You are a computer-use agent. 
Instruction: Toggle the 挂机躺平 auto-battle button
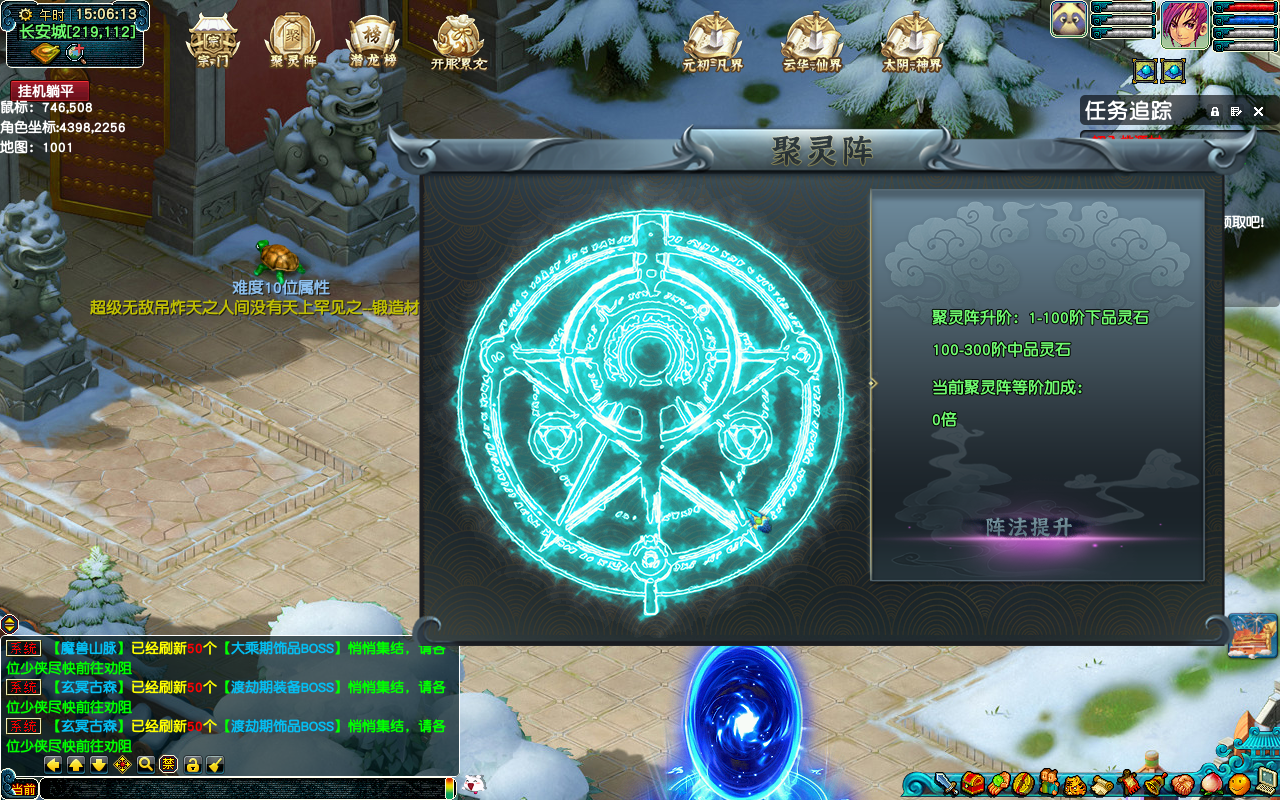[49, 90]
